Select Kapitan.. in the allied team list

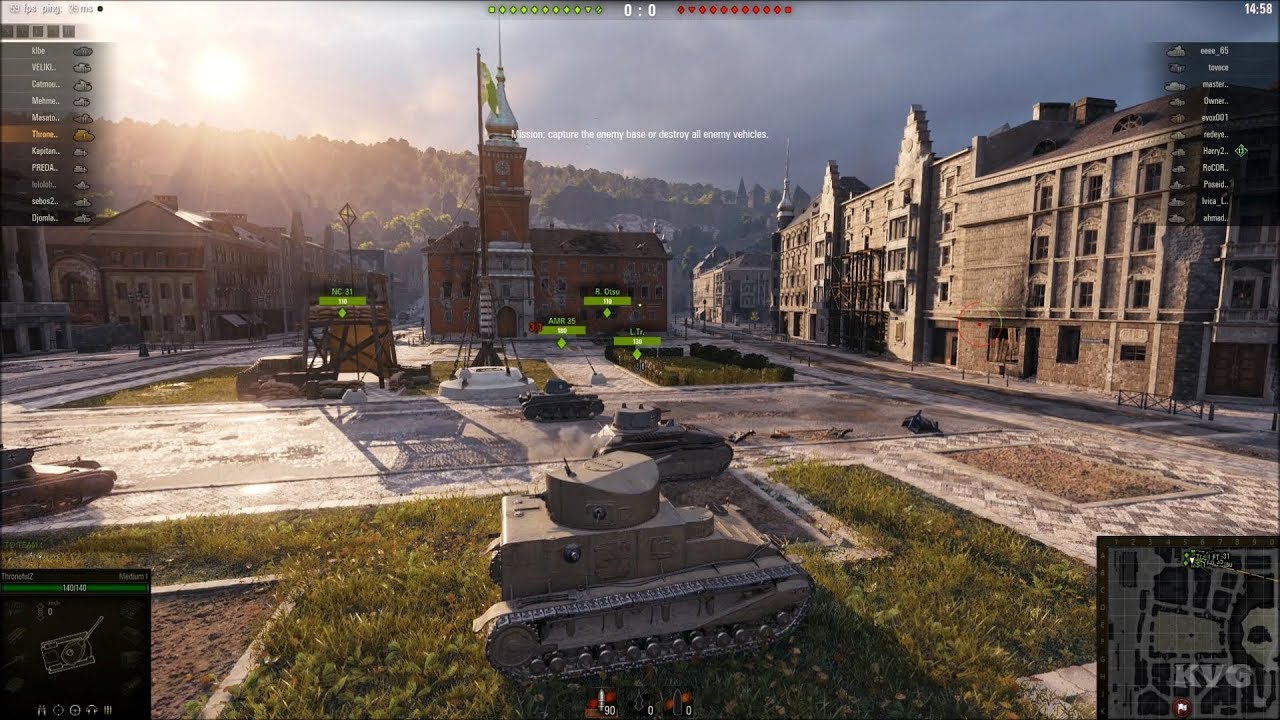(46, 151)
